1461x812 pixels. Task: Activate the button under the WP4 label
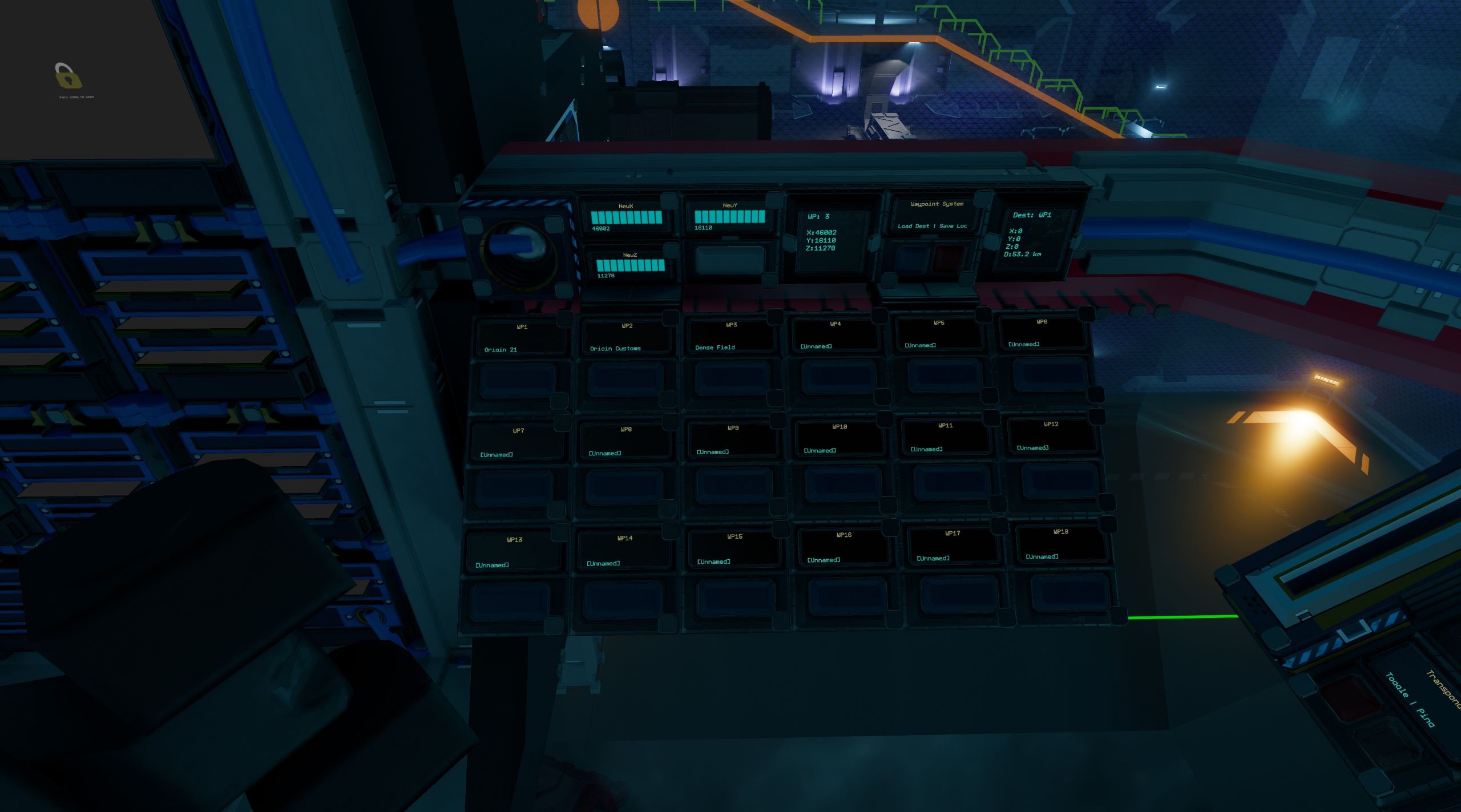(837, 378)
